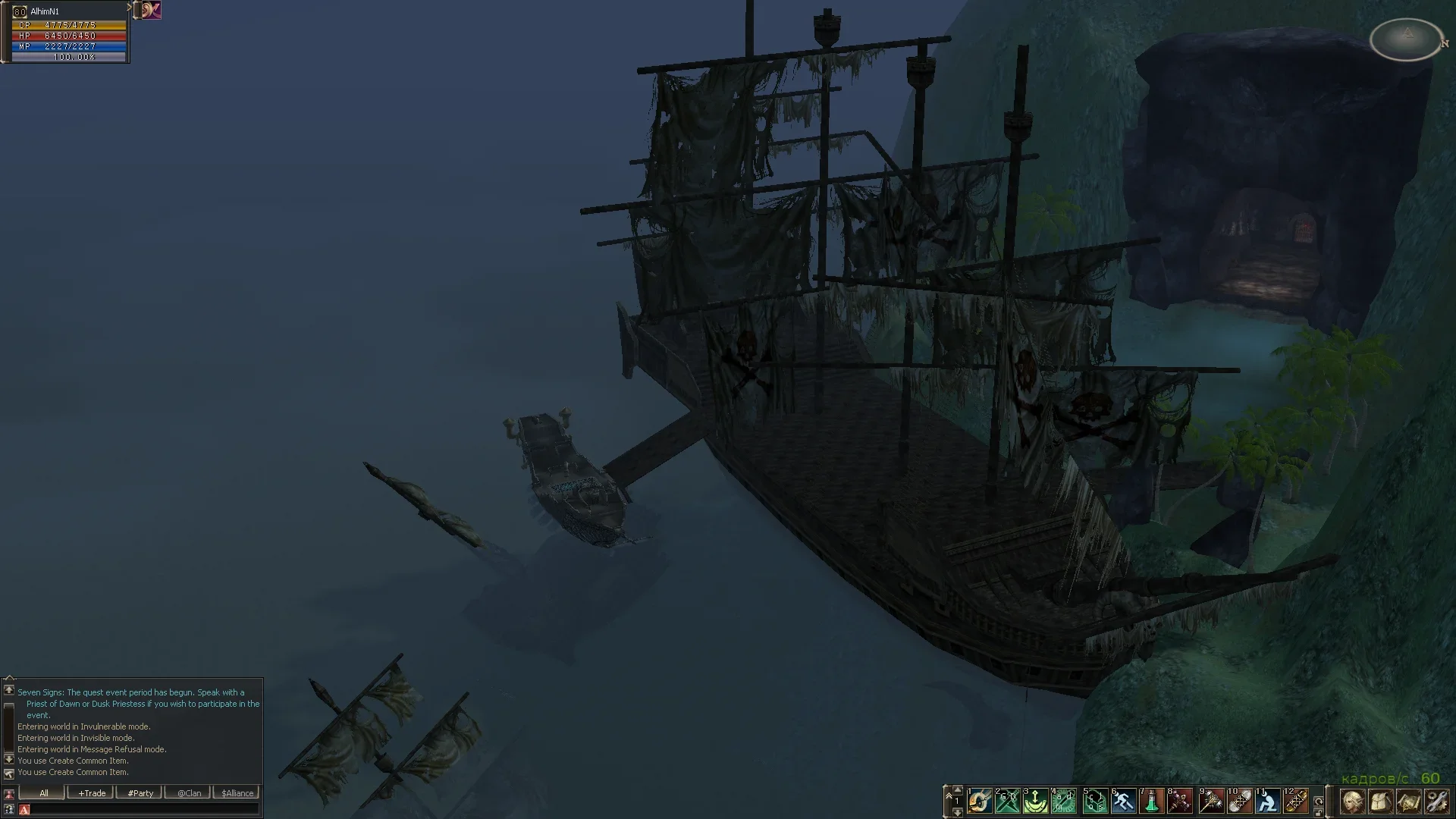
Task: Activate the running figure action in slot 6
Action: click(x=1123, y=801)
